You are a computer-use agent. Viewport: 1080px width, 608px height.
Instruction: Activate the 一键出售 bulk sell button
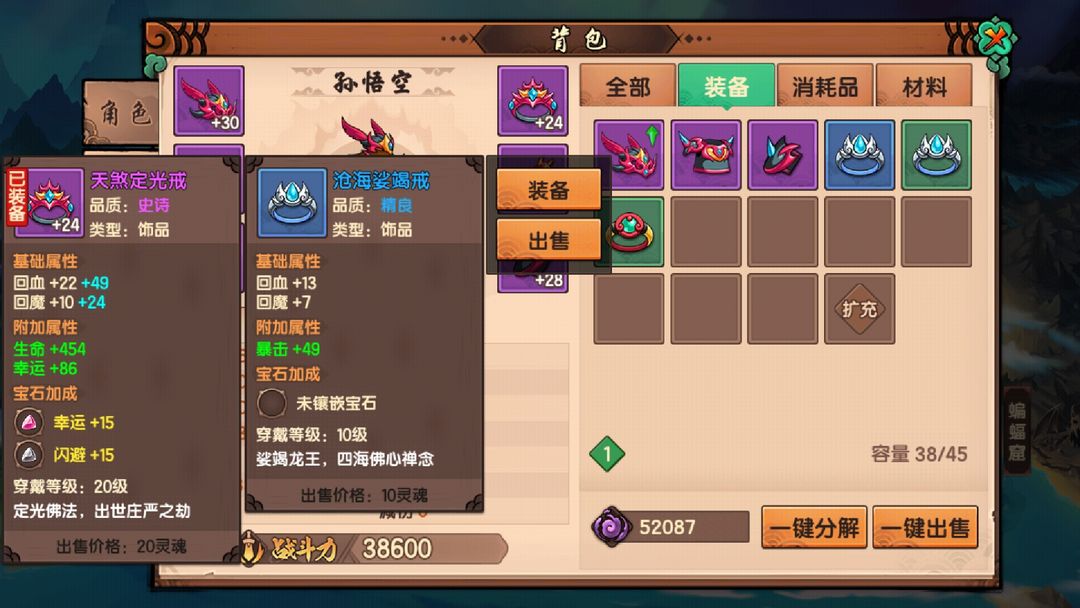pos(925,527)
